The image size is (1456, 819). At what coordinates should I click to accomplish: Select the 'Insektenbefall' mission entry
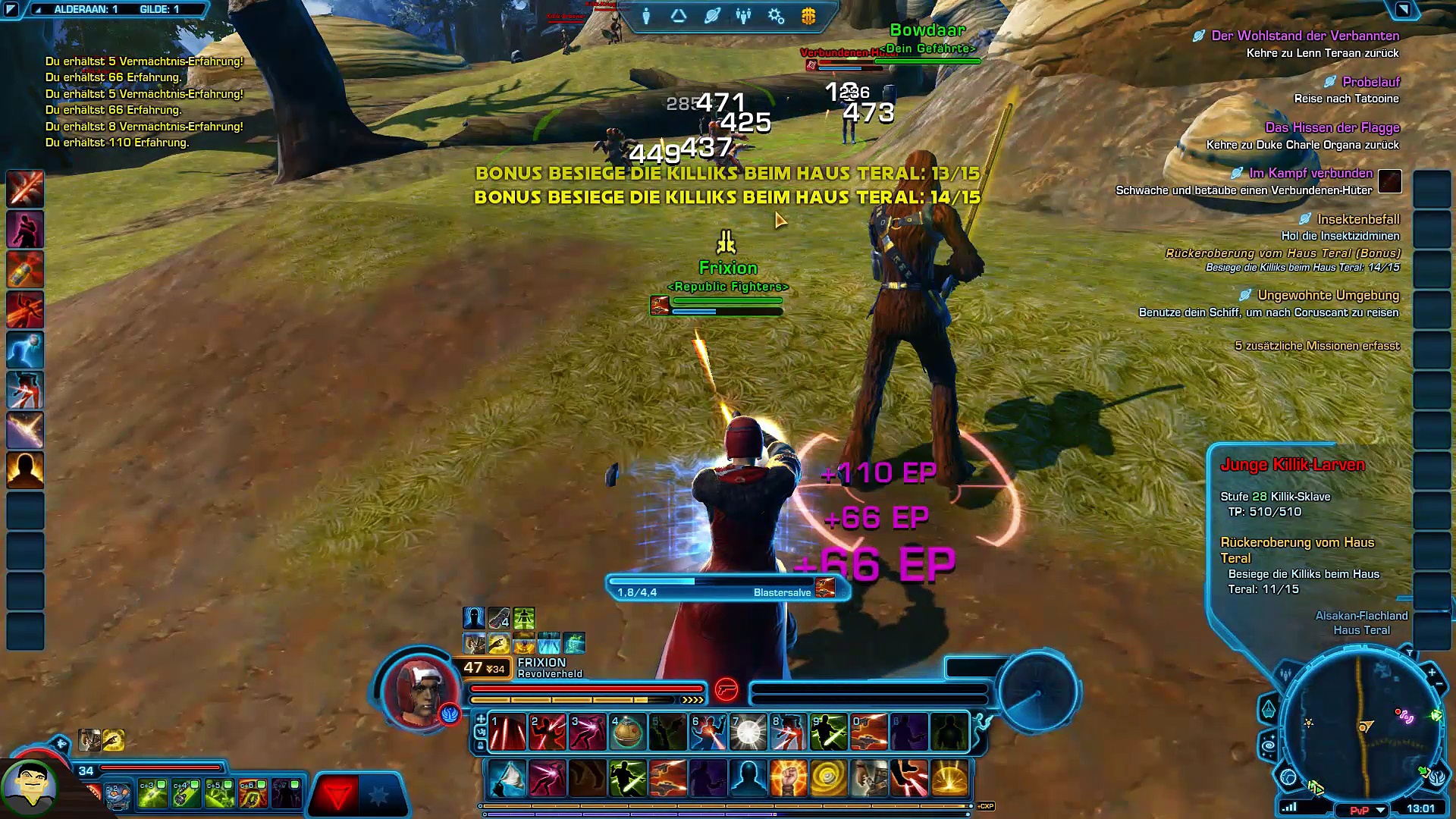coord(1357,219)
